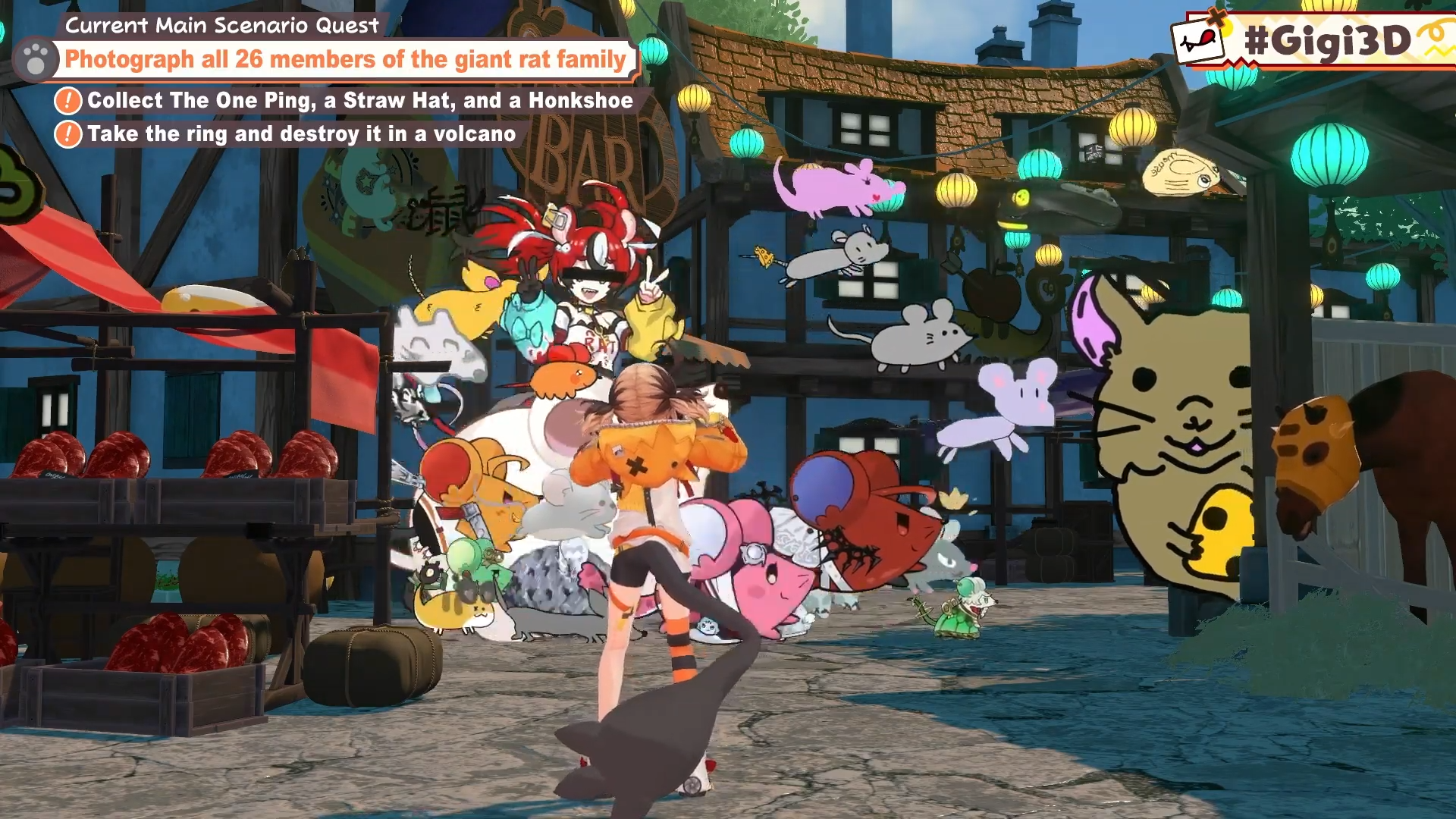1456x819 pixels.
Task: Select the volcano ring destruction objective
Action: 301,134
